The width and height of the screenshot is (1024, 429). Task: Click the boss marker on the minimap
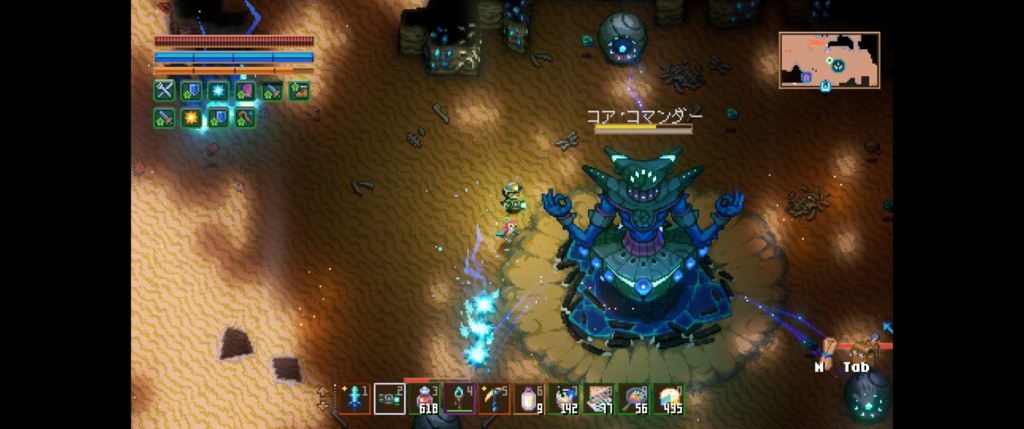click(838, 66)
